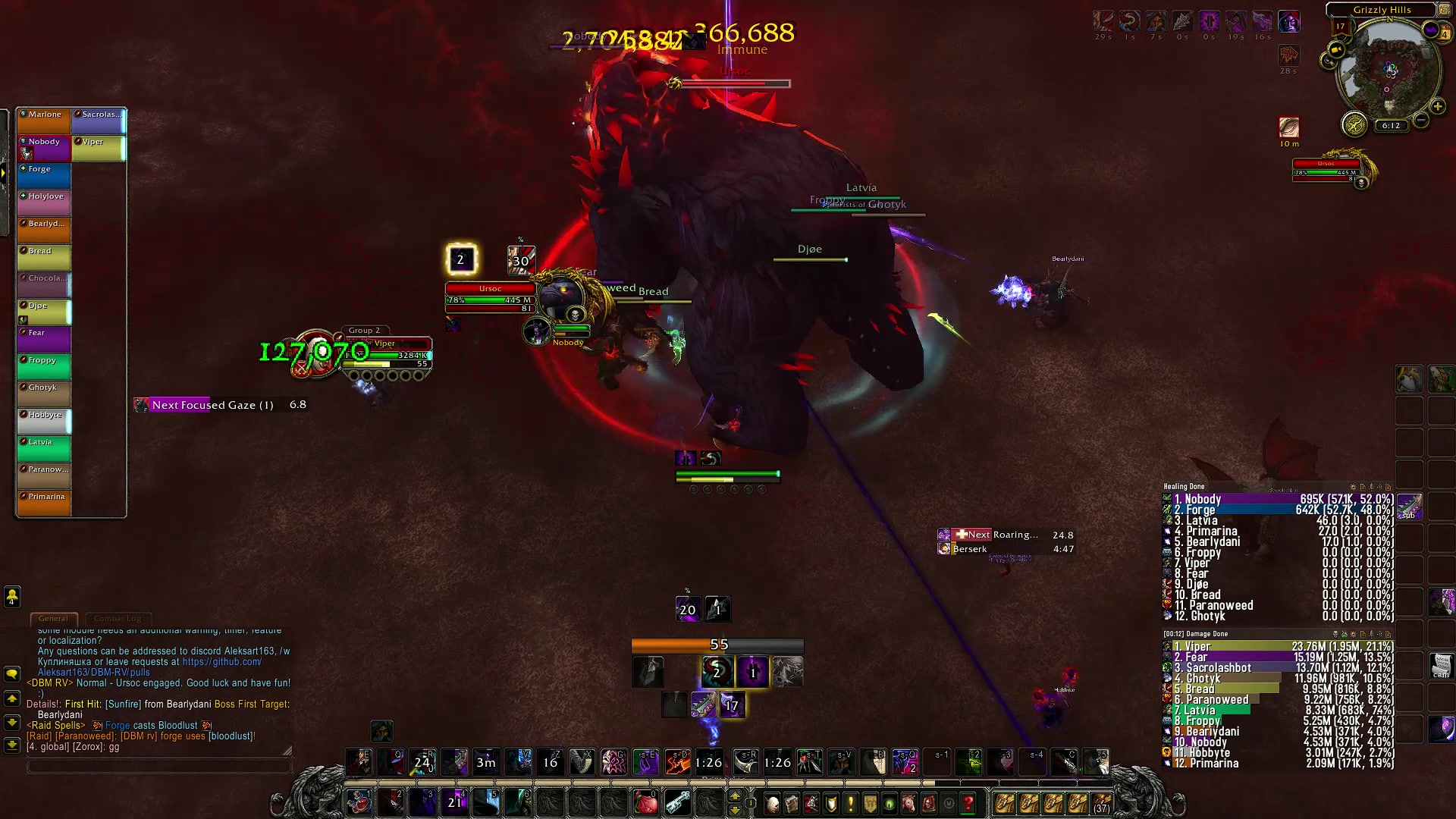Screen dimensions: 1456x819
Task: Open the Combat Log tab
Action: [118, 619]
